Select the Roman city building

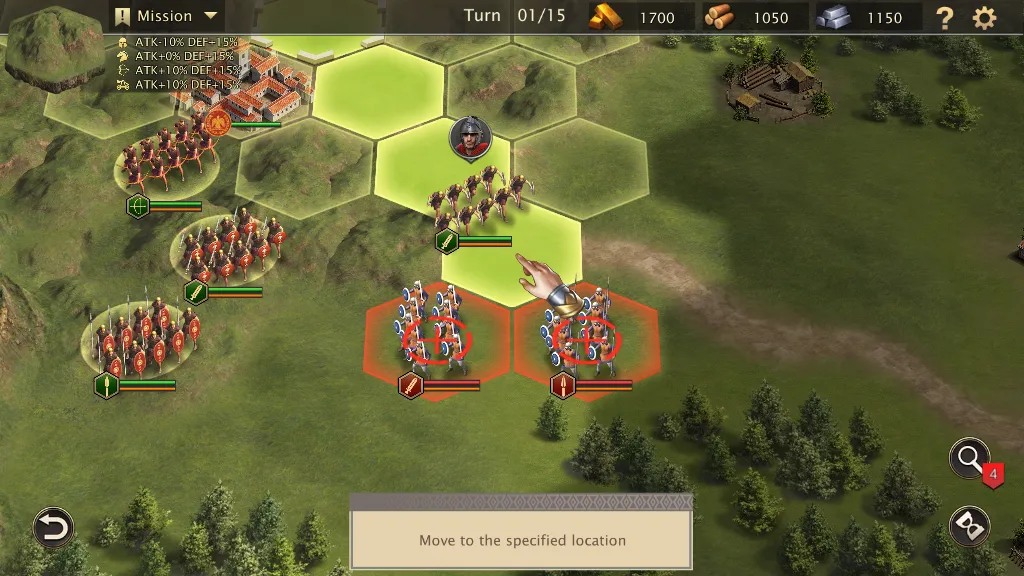[x=263, y=85]
